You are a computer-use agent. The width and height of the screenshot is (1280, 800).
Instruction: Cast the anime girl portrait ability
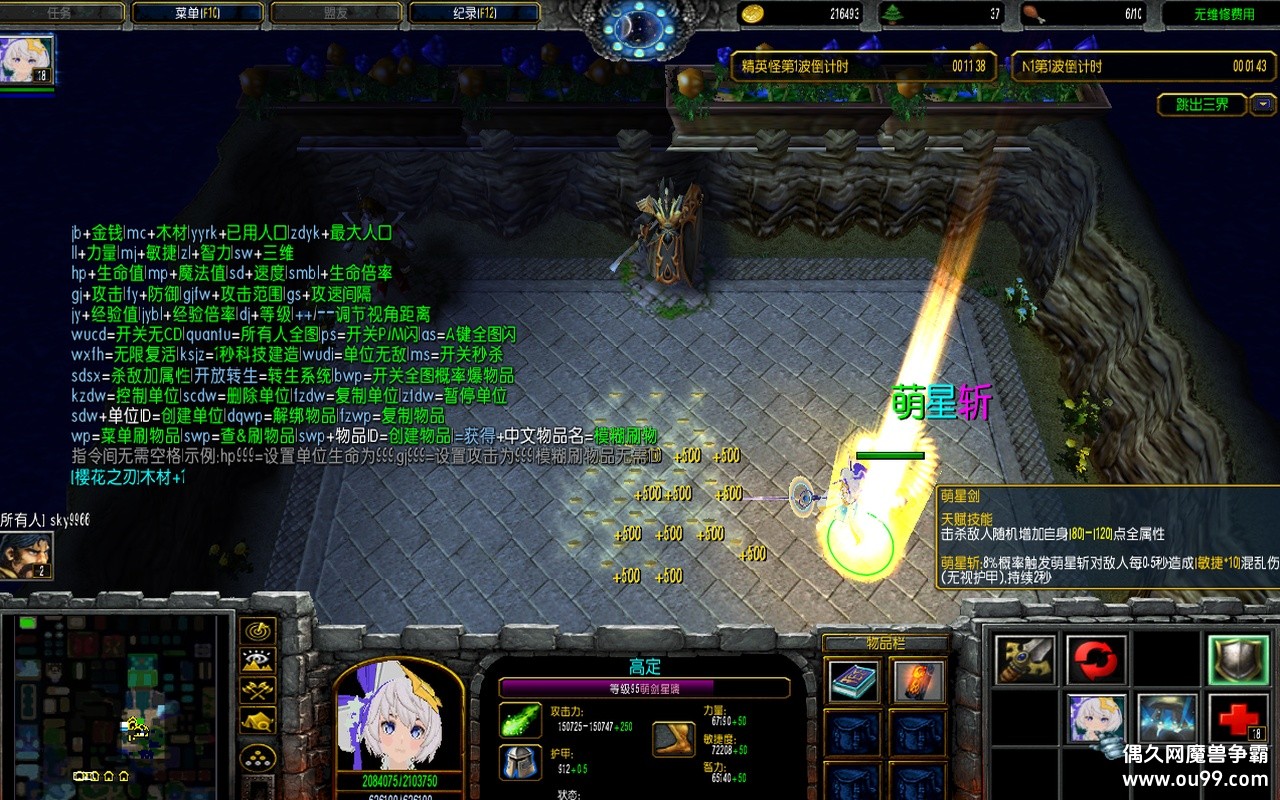click(x=1095, y=718)
